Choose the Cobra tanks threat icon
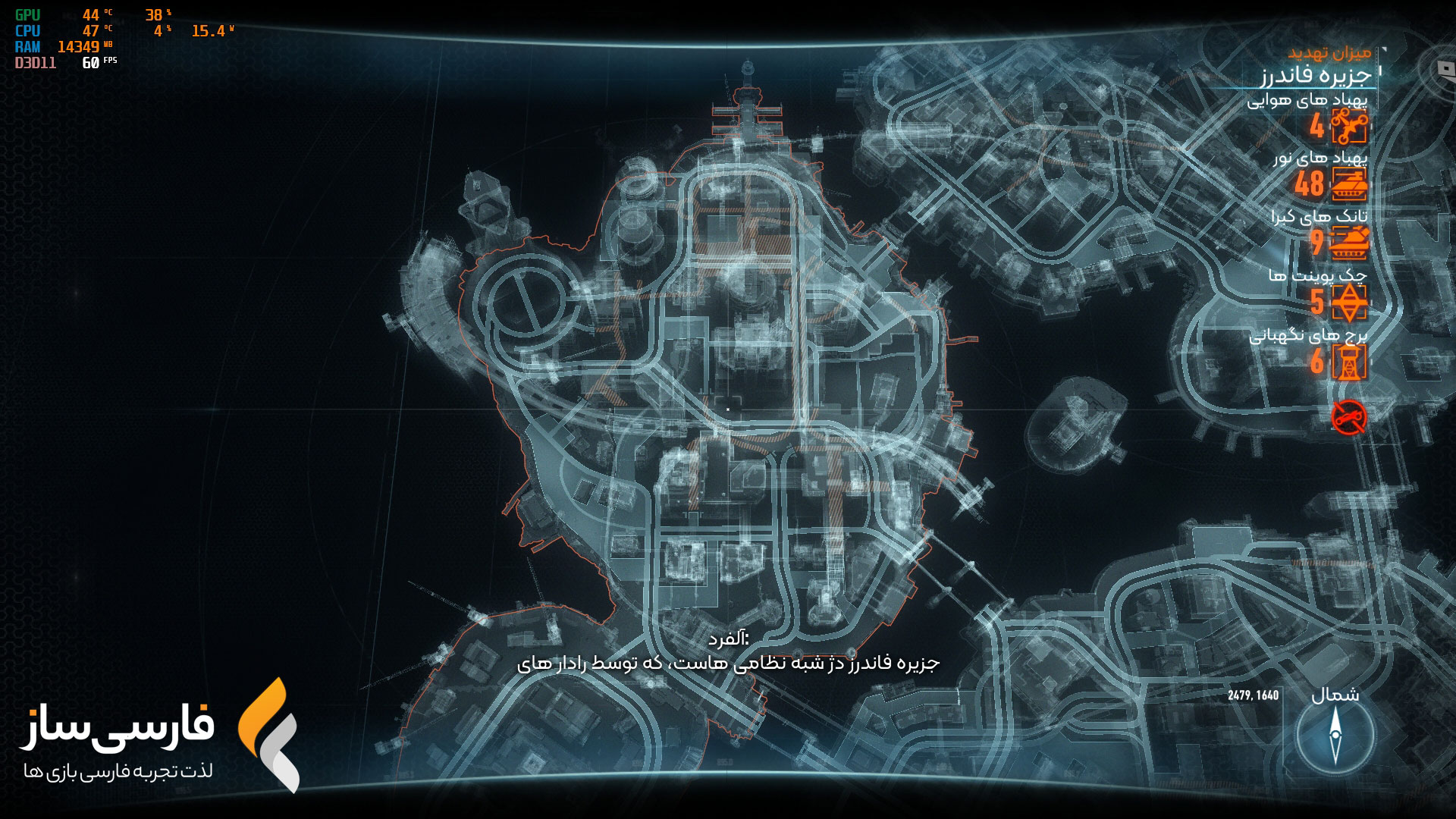 click(1349, 243)
